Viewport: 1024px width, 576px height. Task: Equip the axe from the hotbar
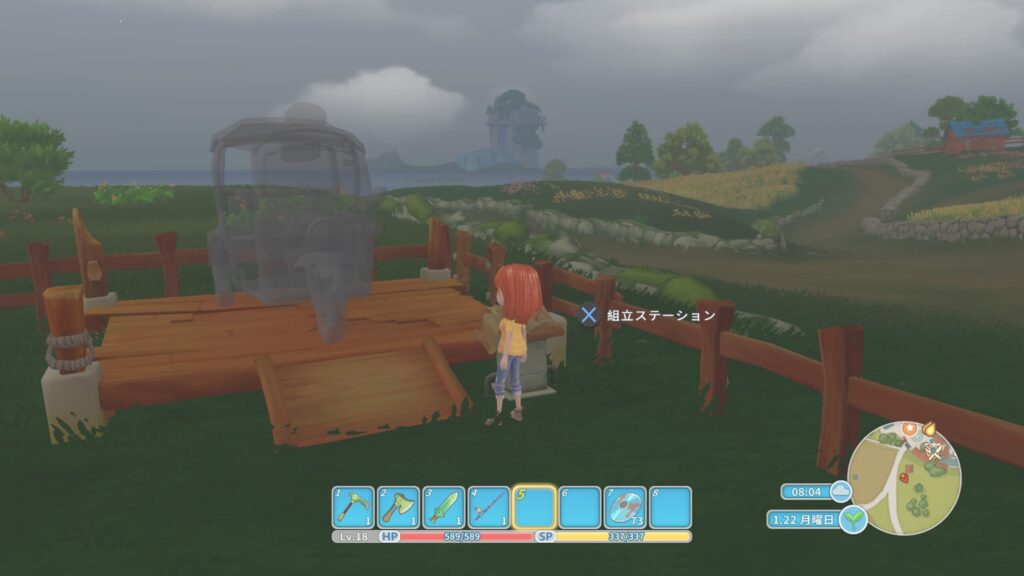398,507
